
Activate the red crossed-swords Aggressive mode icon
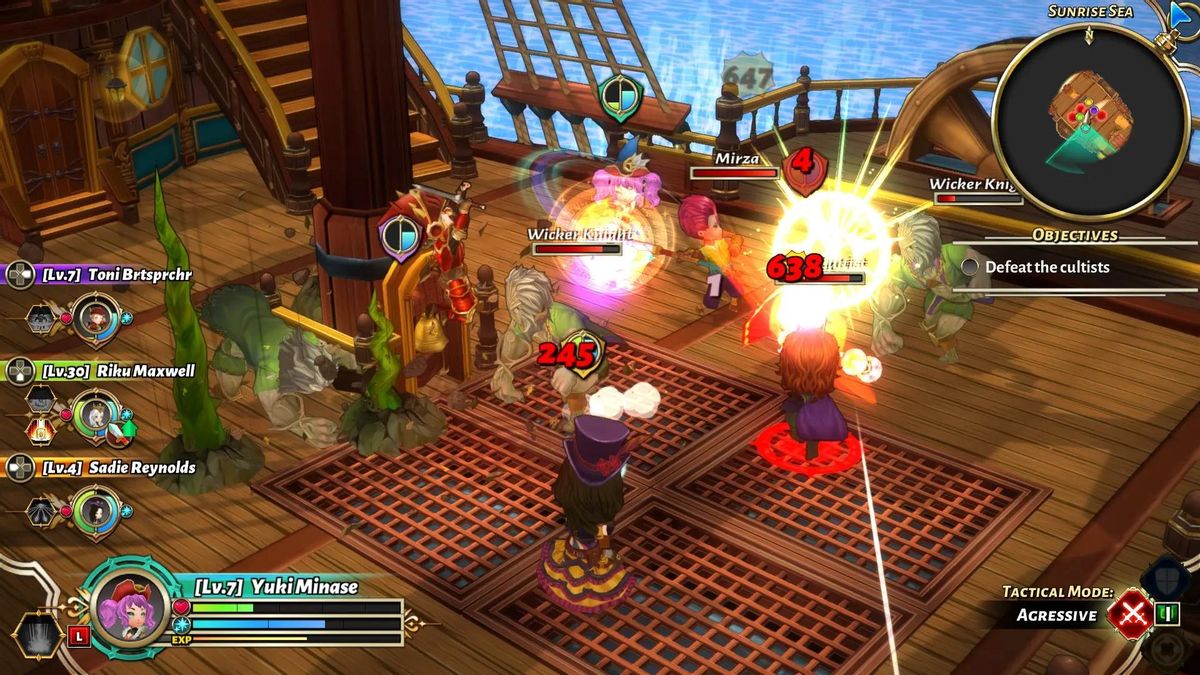(1131, 613)
